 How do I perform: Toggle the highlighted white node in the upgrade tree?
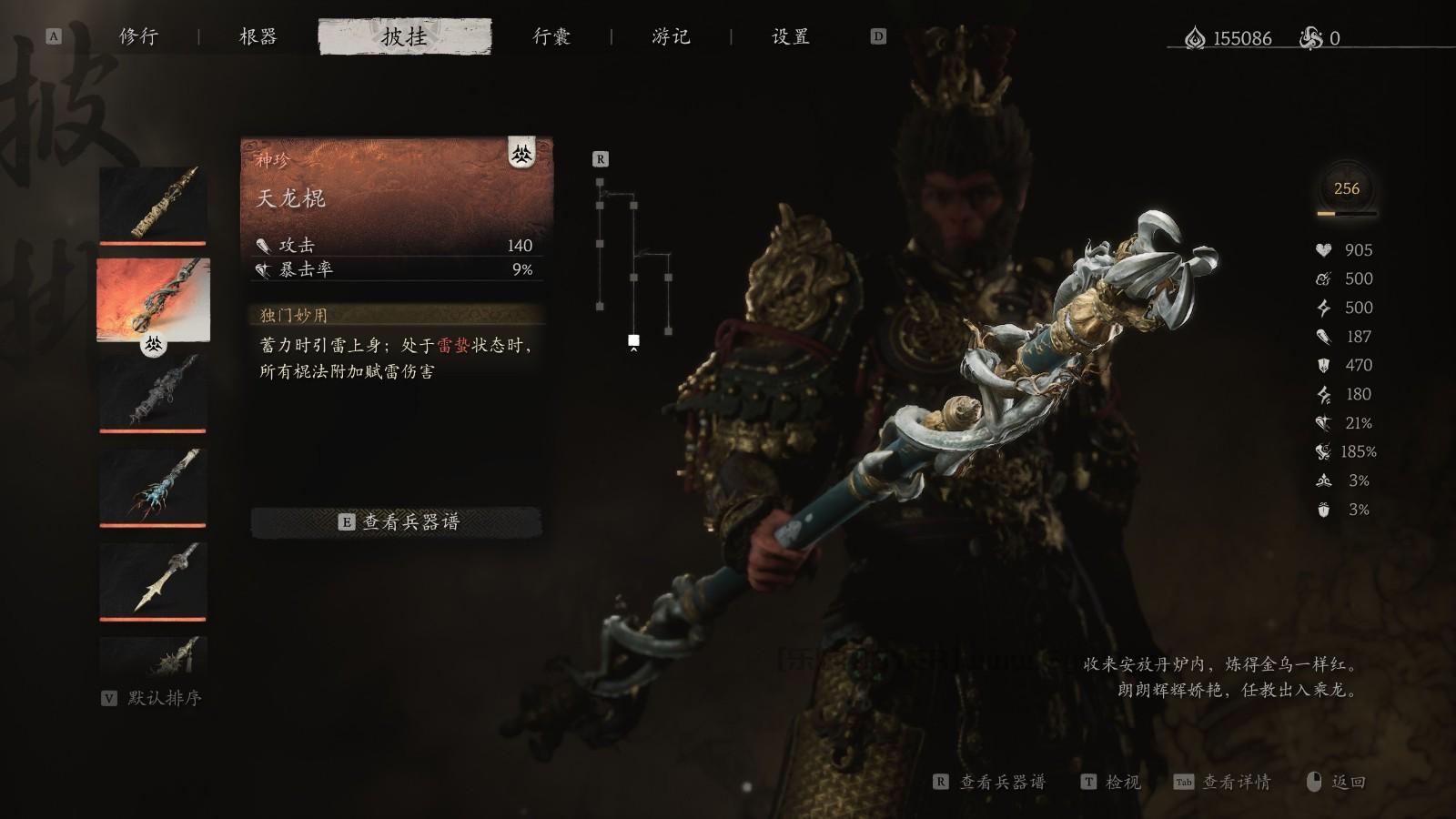632,341
